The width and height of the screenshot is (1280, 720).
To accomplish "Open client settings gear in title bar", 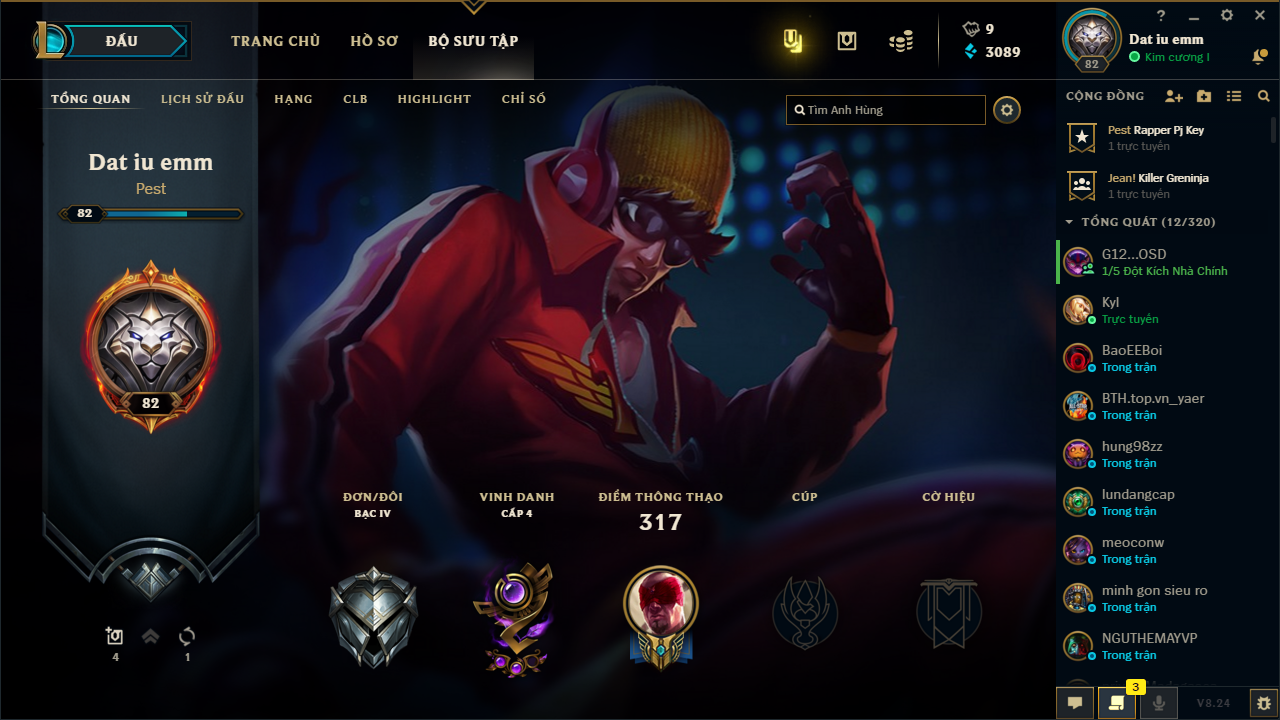I will coord(1227,16).
